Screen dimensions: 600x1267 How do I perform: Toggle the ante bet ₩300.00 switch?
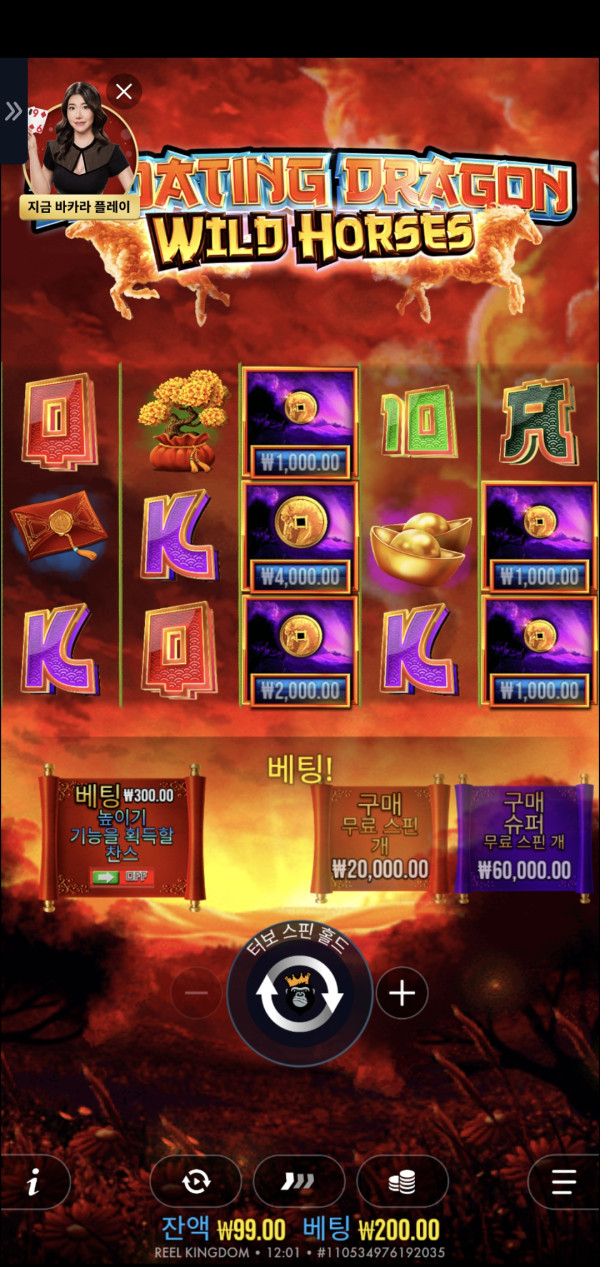click(x=120, y=877)
